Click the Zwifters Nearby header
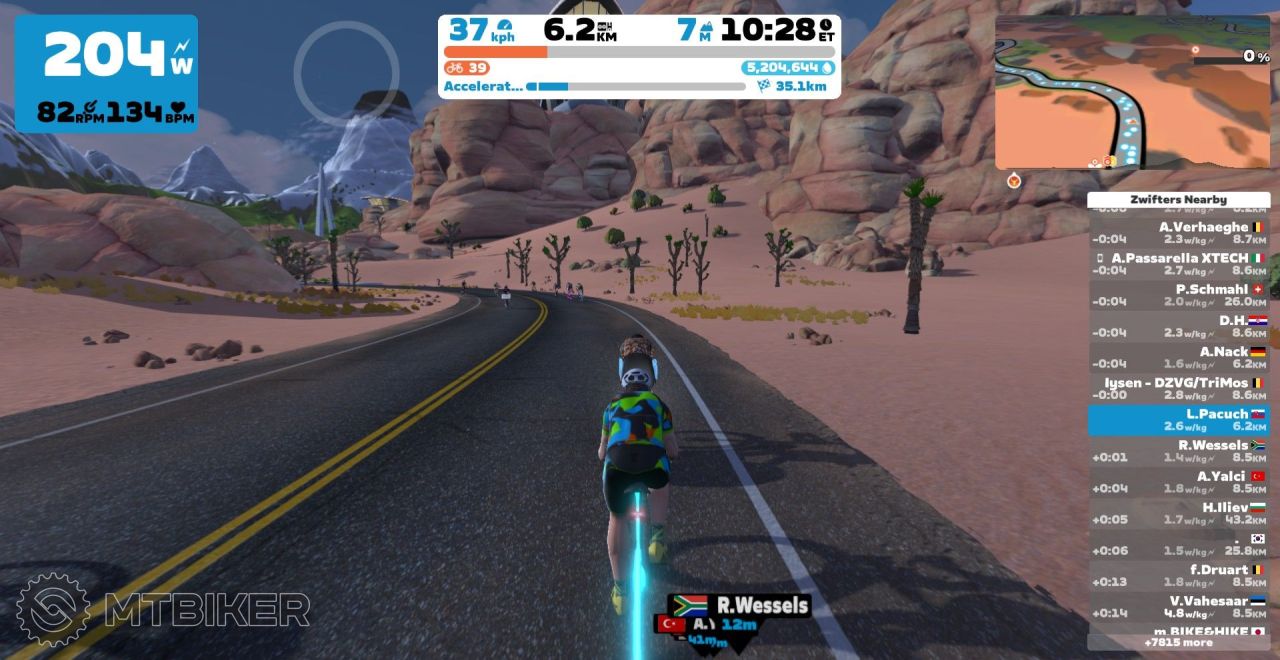 pyautogui.click(x=1178, y=199)
